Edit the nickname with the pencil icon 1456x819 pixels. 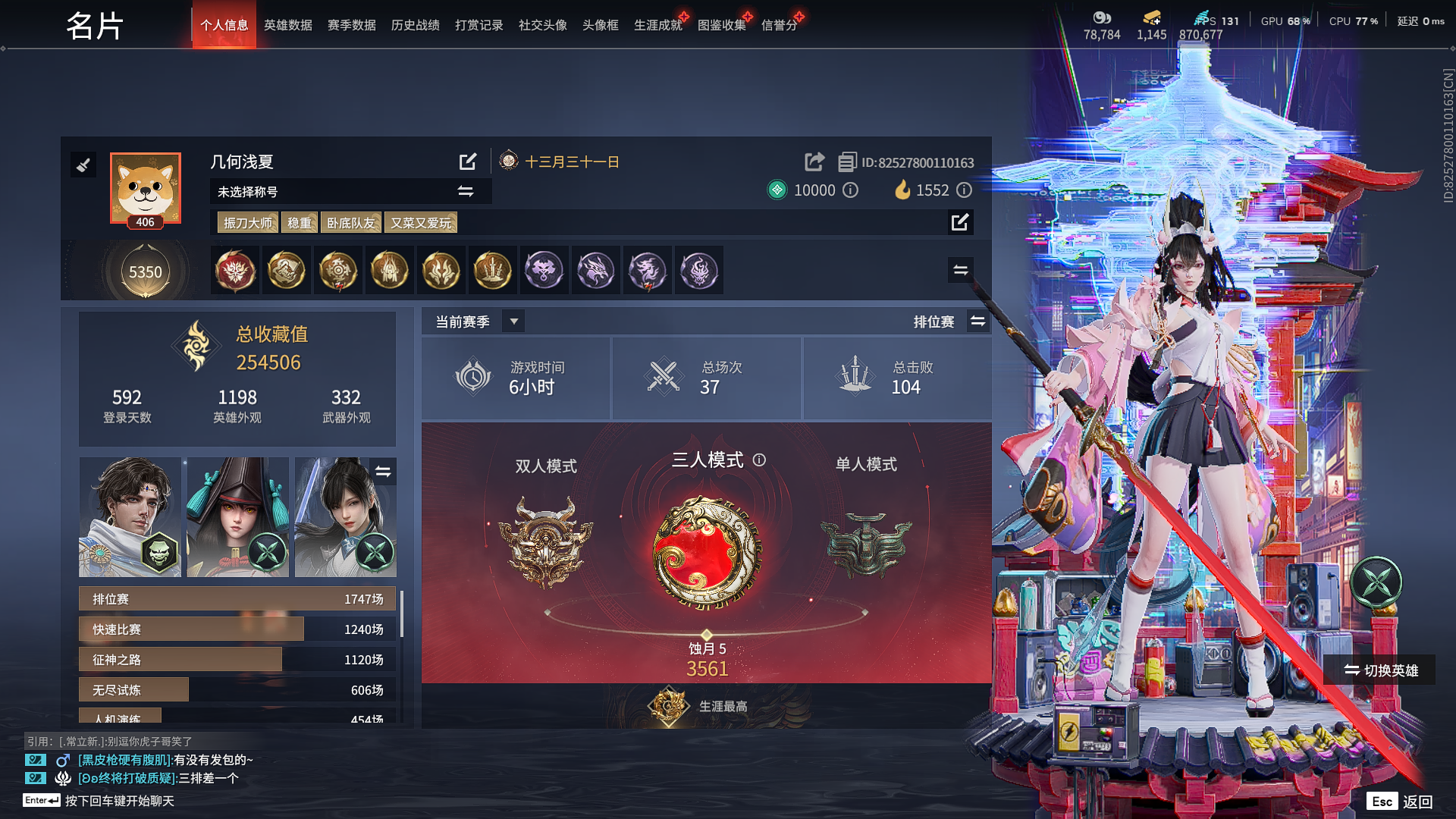[x=468, y=162]
